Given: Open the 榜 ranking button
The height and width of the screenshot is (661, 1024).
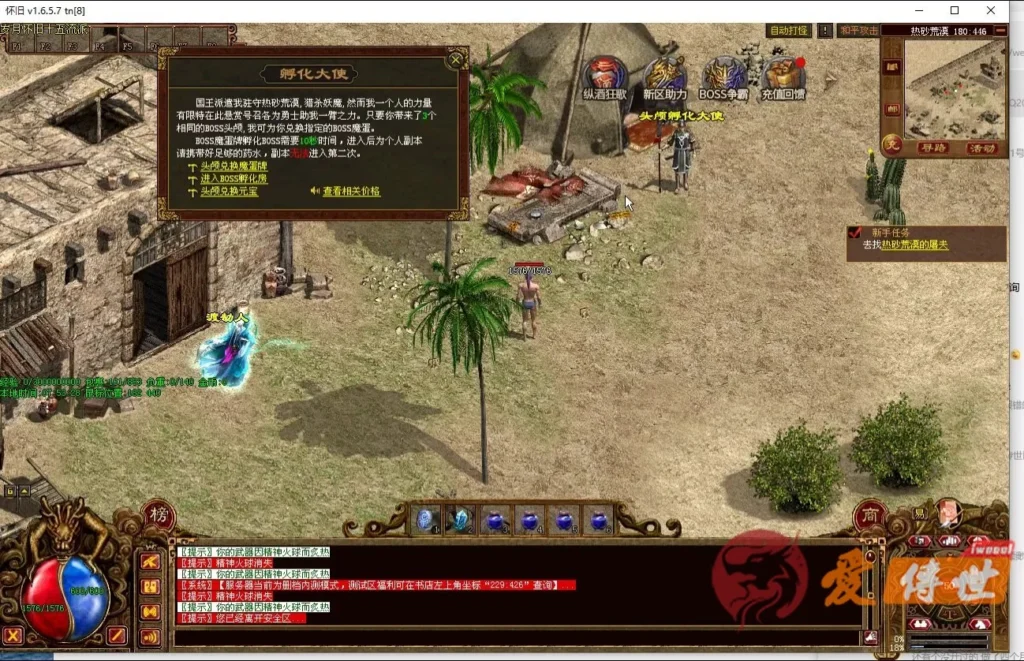Looking at the screenshot, I should pyautogui.click(x=159, y=515).
